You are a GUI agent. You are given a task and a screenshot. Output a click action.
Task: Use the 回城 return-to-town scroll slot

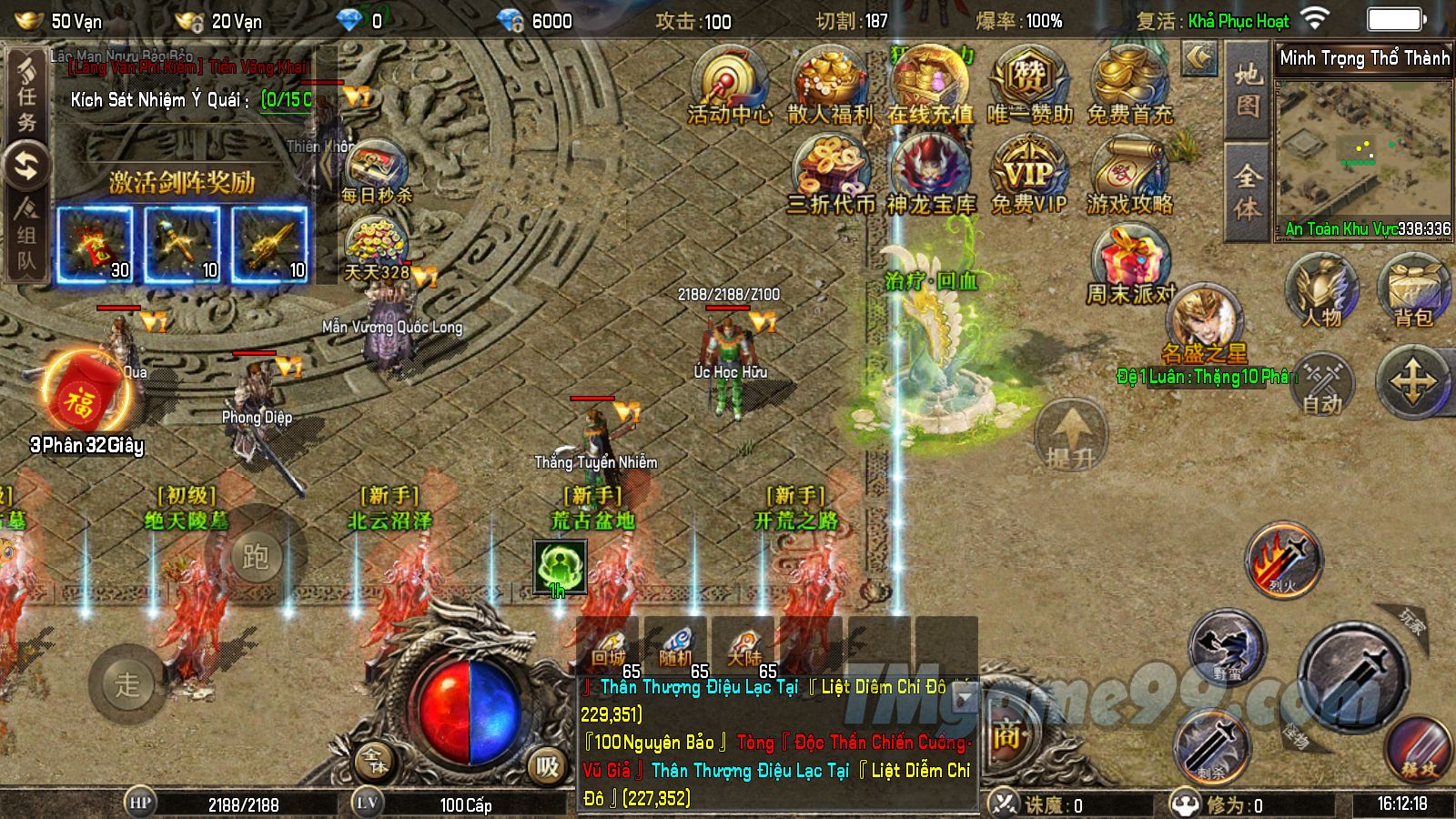[609, 646]
